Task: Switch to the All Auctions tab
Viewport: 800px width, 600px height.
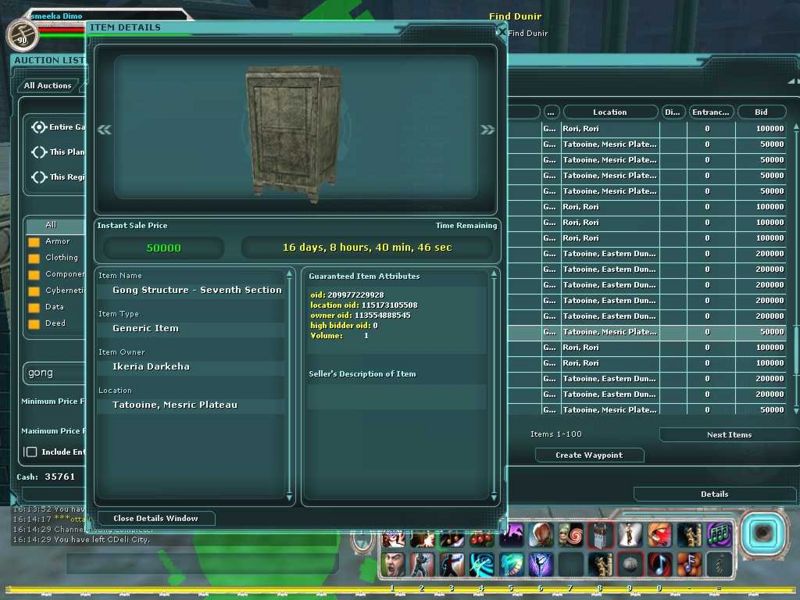Action: pos(48,86)
